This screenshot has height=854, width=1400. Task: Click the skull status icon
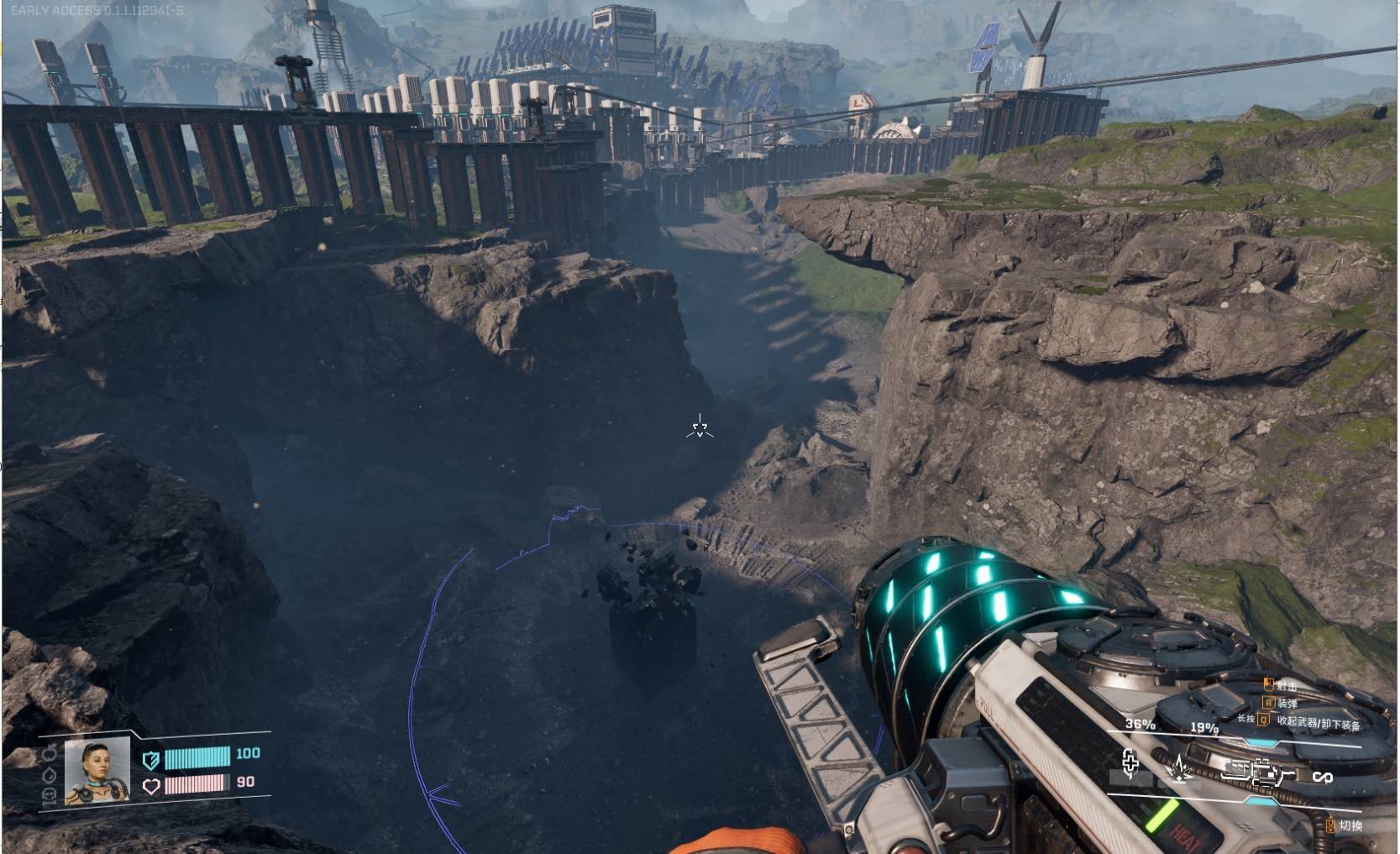49,795
